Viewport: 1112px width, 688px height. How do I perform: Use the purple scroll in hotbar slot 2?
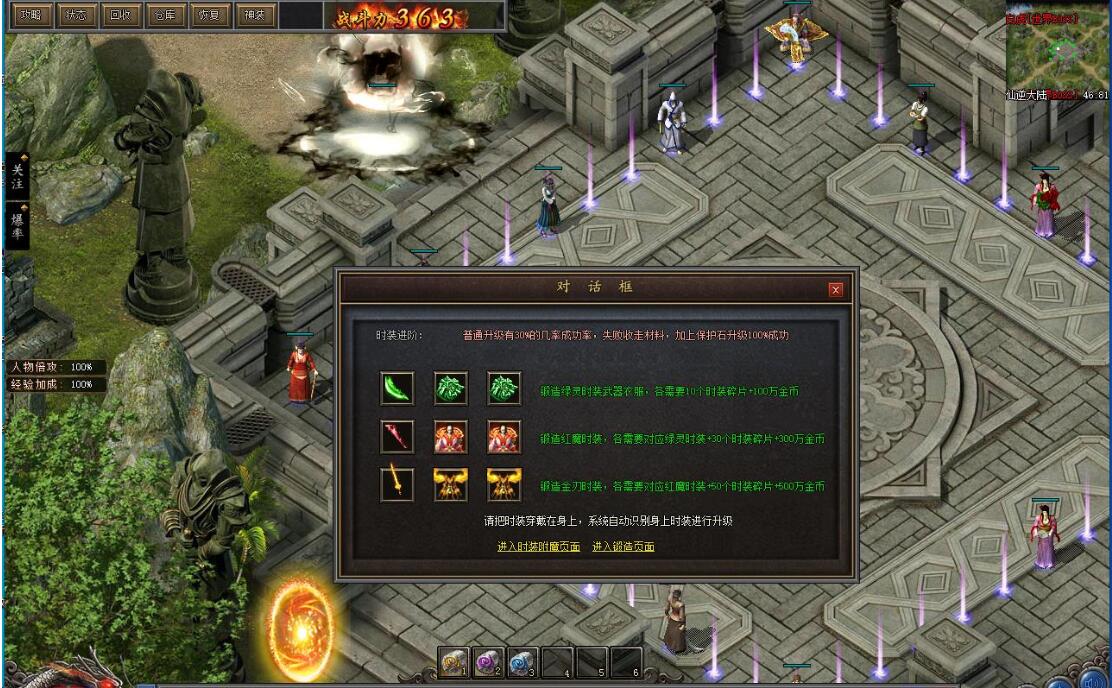click(x=488, y=662)
